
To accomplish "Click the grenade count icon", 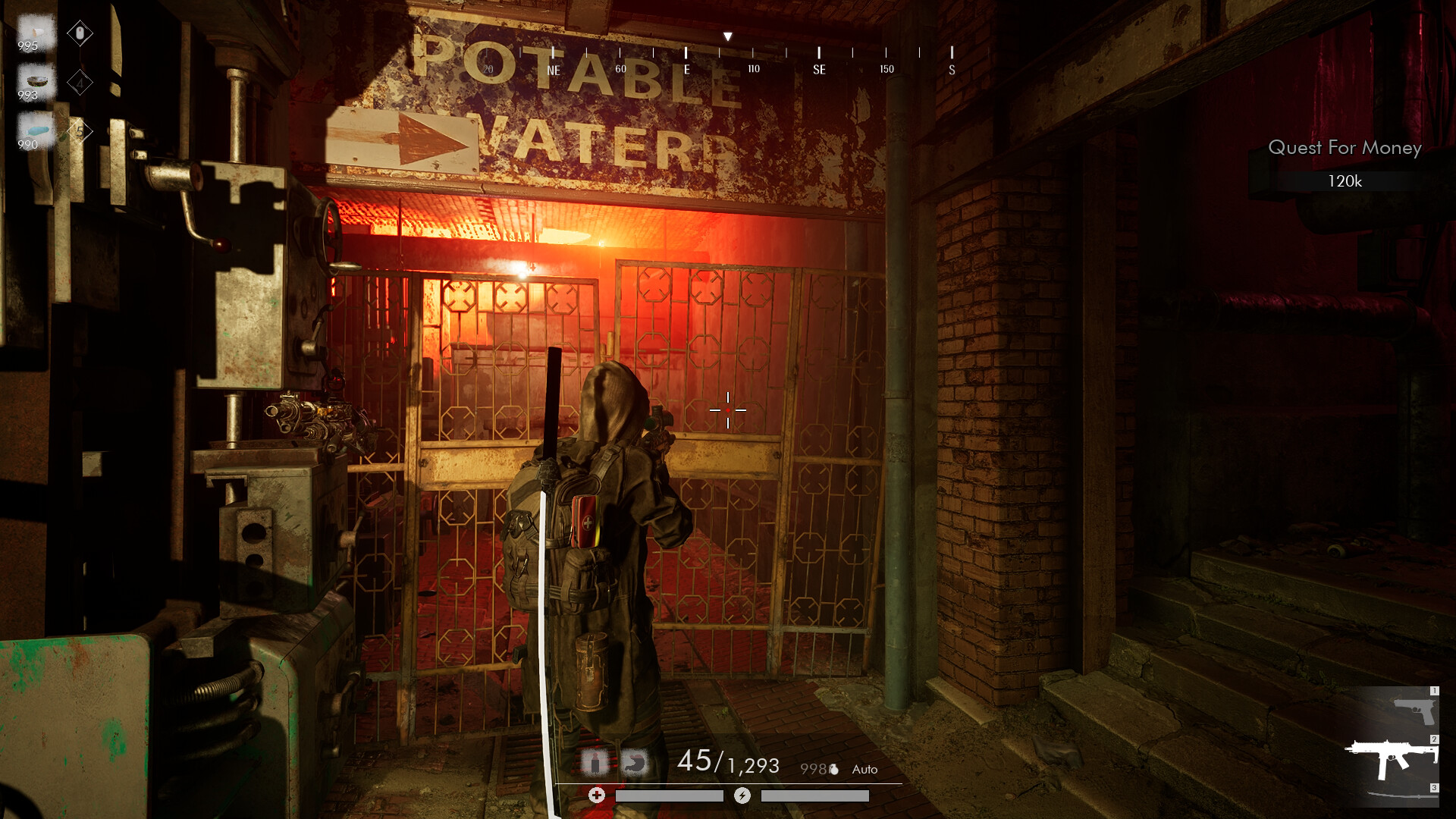I will 833,770.
